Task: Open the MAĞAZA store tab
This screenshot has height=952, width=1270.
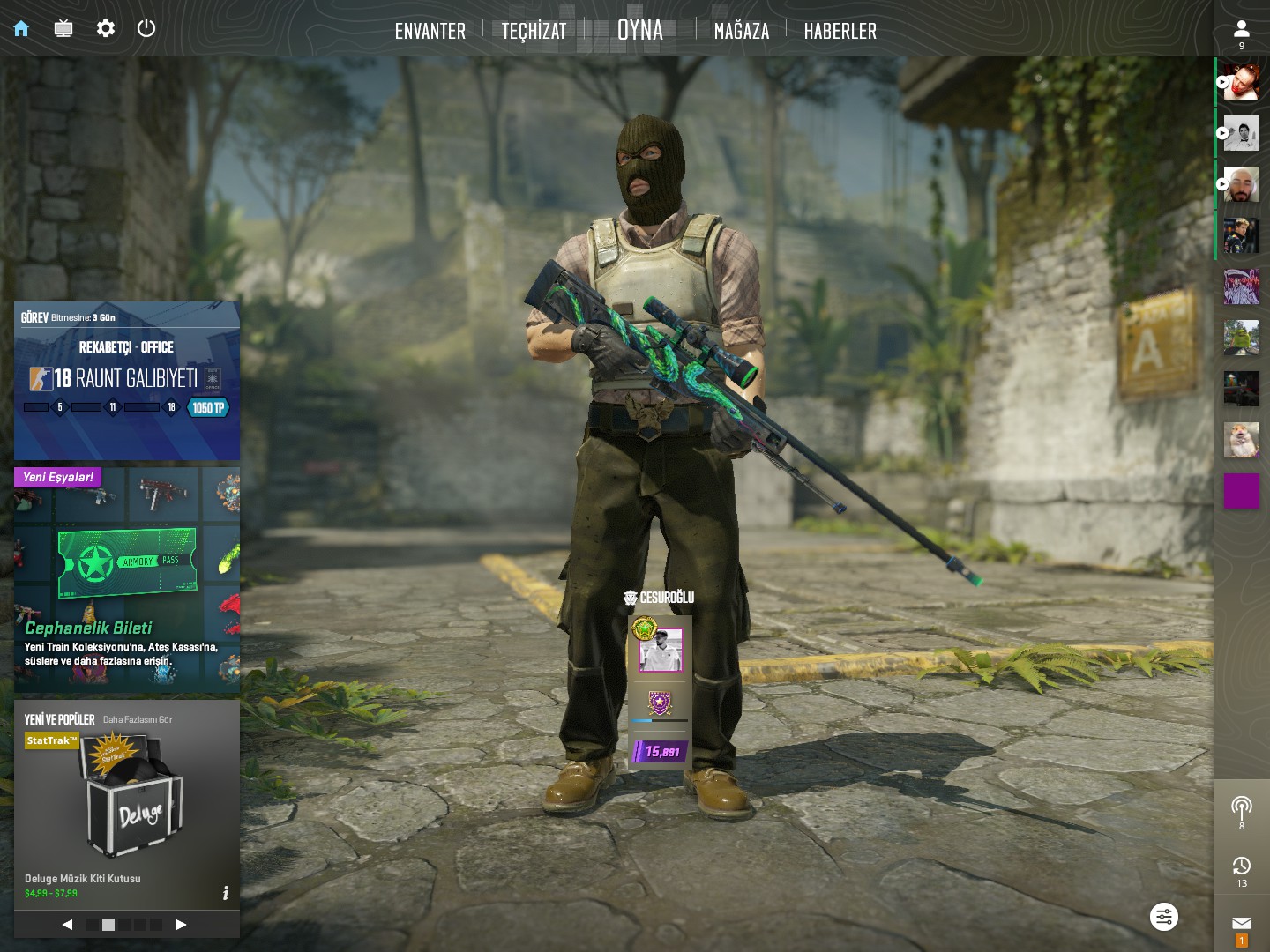Action: 741,32
